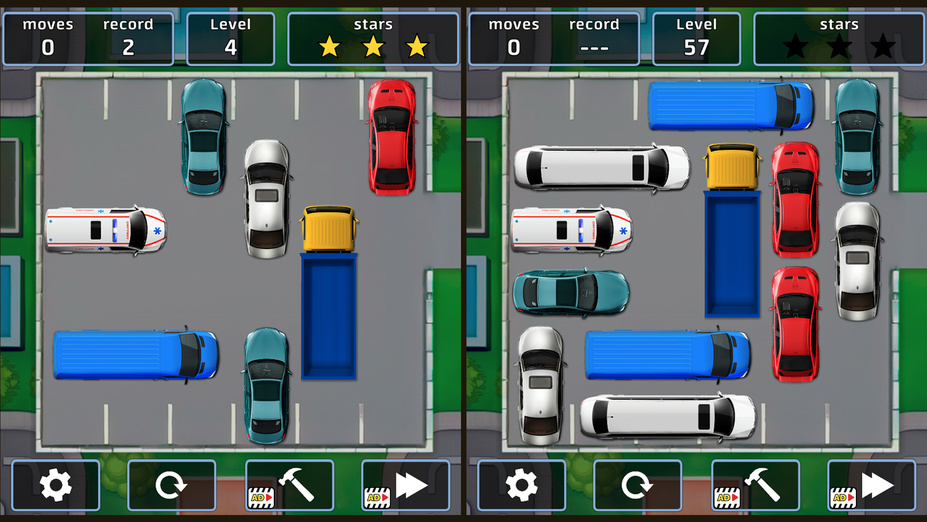Open settings on the Level 57 board

(x=522, y=486)
